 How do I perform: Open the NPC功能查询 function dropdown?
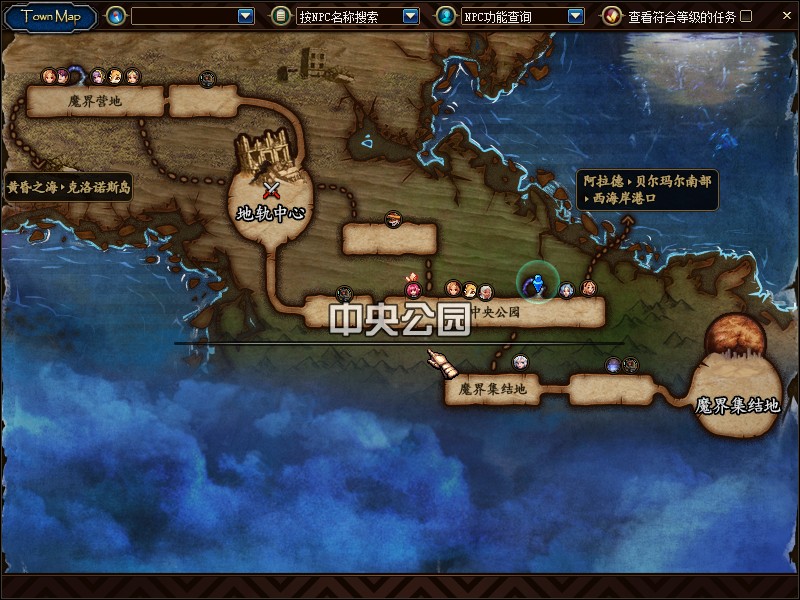tap(575, 16)
